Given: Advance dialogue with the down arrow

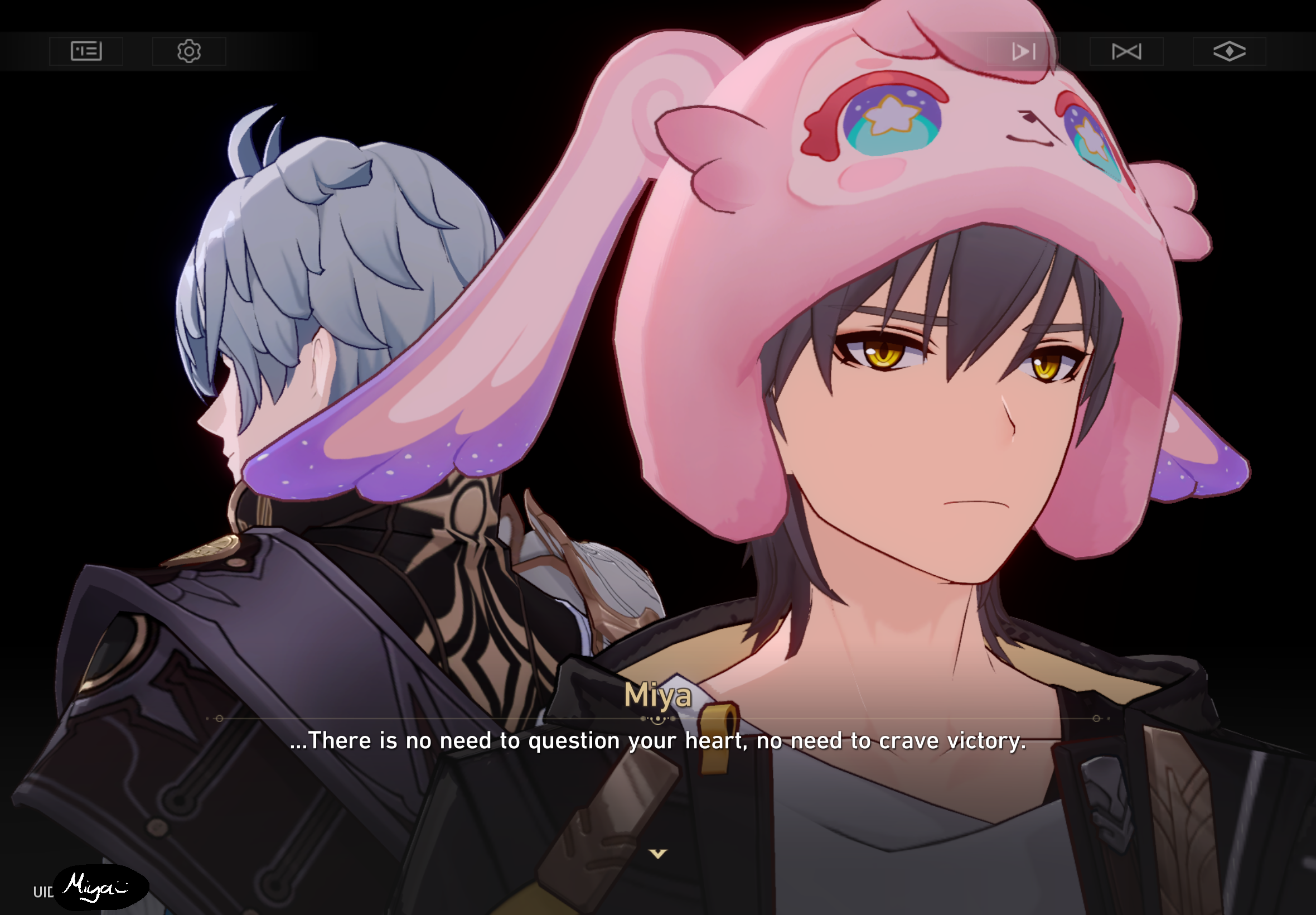Looking at the screenshot, I should coord(657,854).
